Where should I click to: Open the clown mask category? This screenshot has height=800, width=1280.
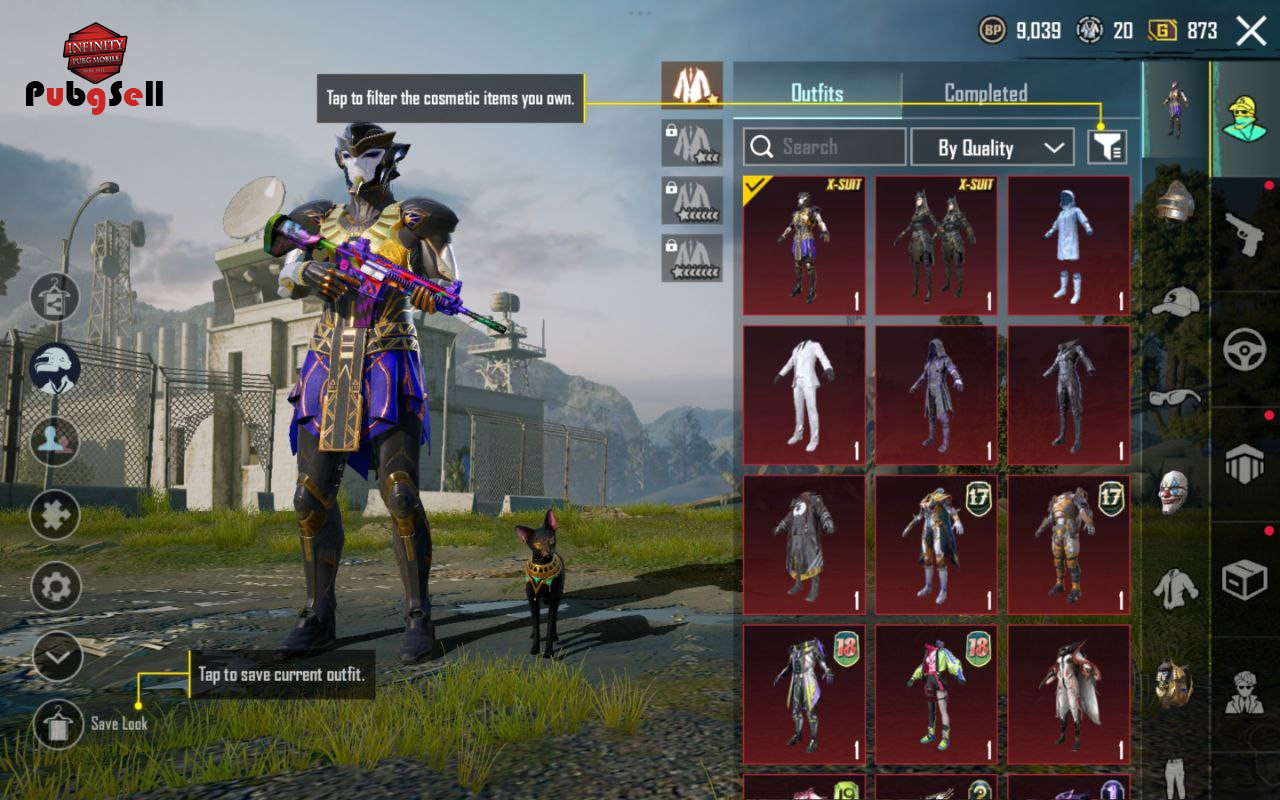pos(1175,491)
